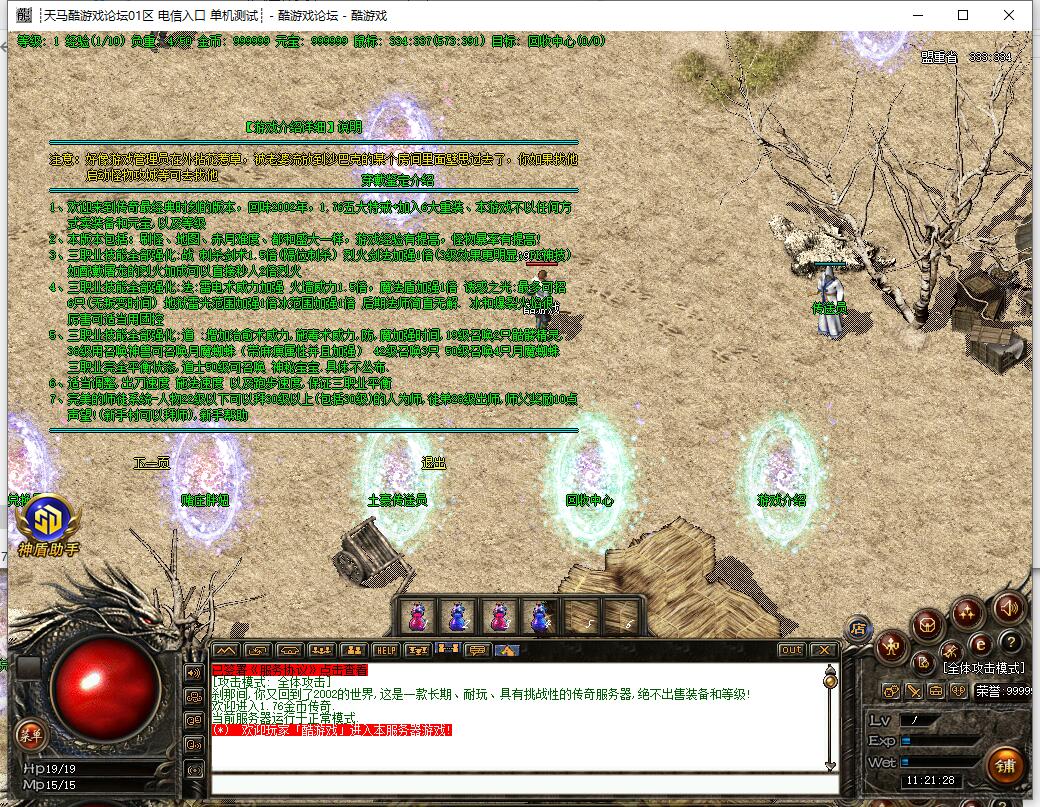Open the character status orb with figure icon
This screenshot has width=1040, height=807.
(890, 647)
